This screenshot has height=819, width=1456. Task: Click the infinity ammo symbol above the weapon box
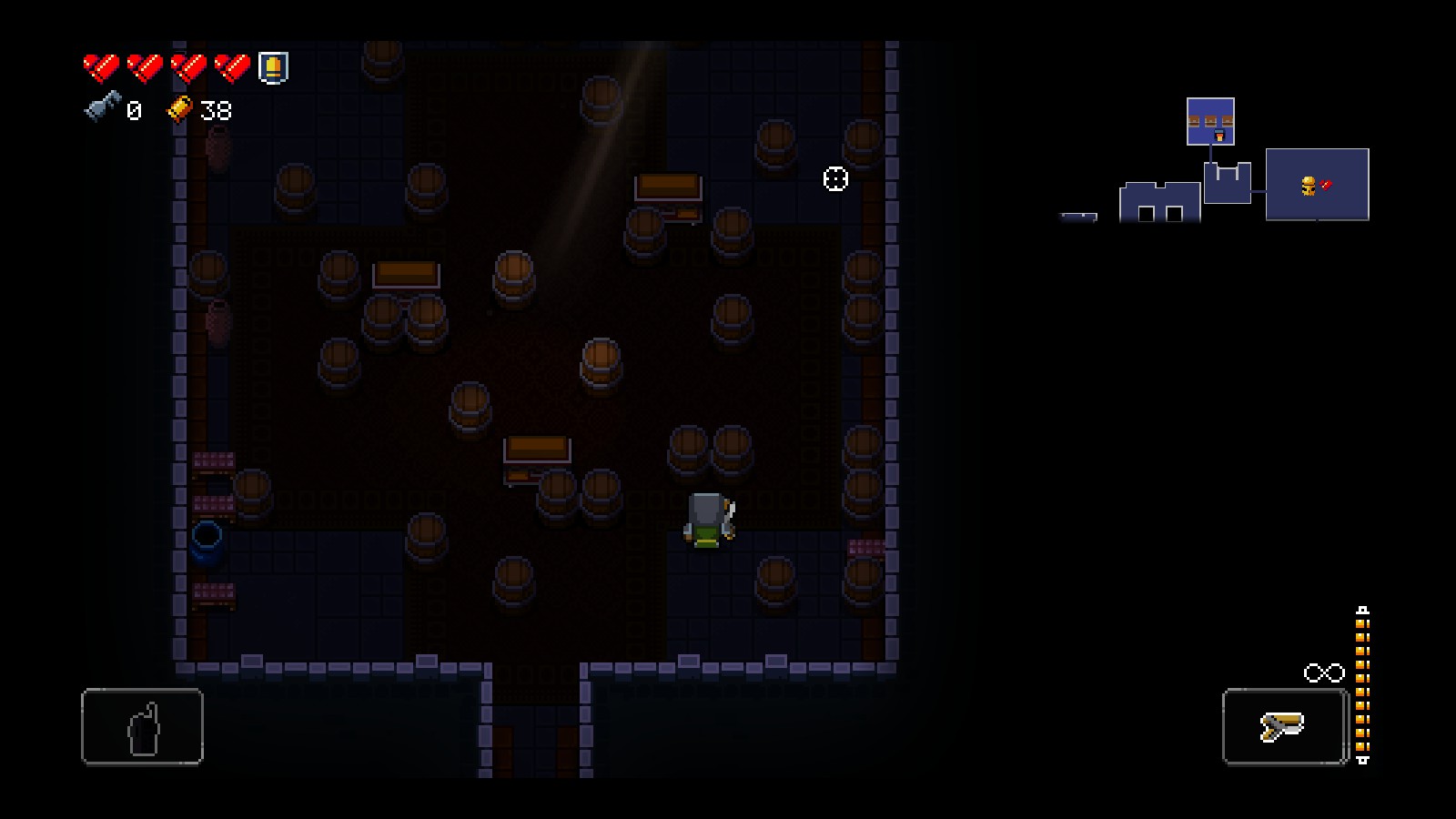pyautogui.click(x=1326, y=673)
